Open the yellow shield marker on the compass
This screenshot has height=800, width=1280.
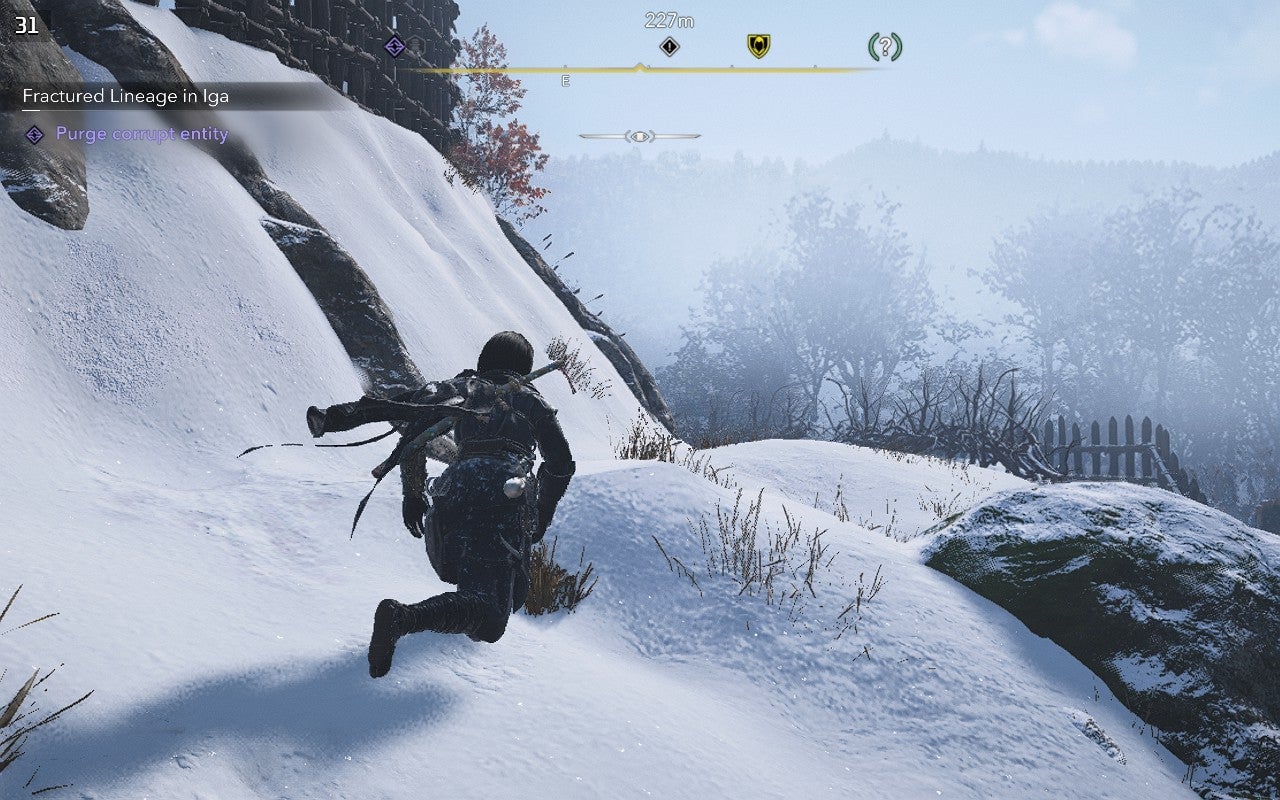click(757, 46)
